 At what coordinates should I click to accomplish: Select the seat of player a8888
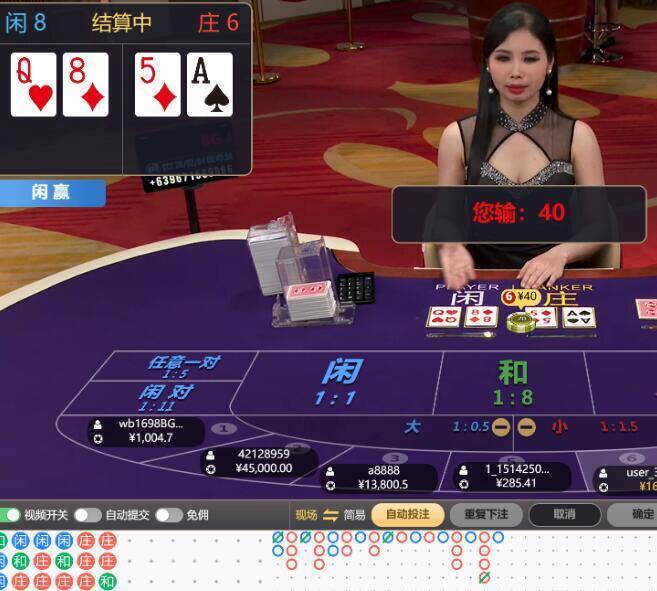click(x=382, y=477)
